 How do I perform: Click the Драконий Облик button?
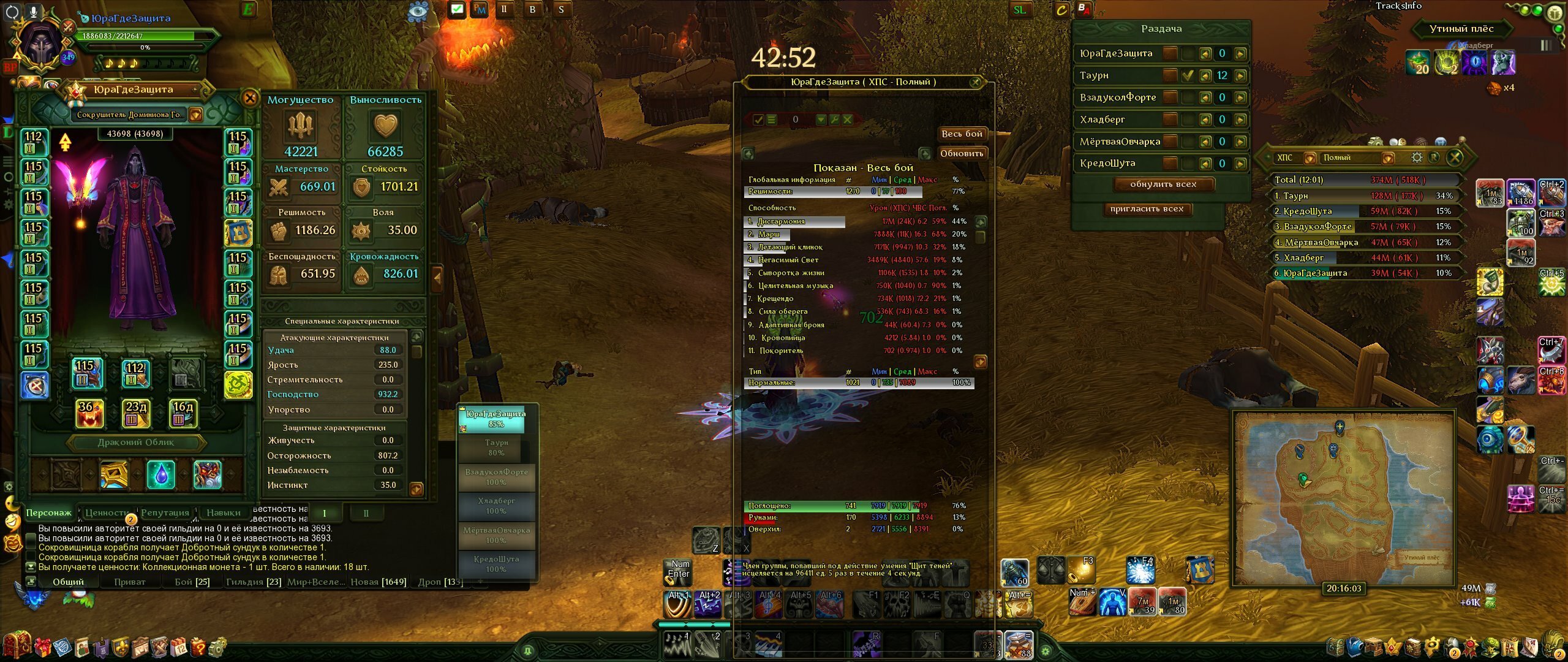click(x=136, y=443)
